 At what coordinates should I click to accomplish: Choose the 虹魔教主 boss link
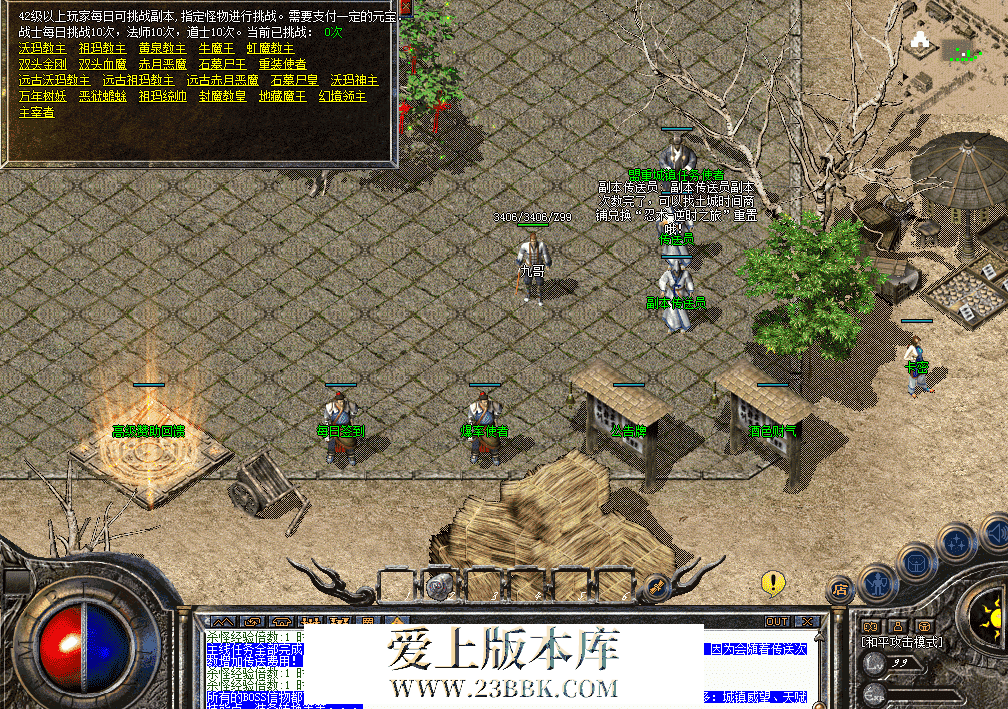(x=270, y=48)
